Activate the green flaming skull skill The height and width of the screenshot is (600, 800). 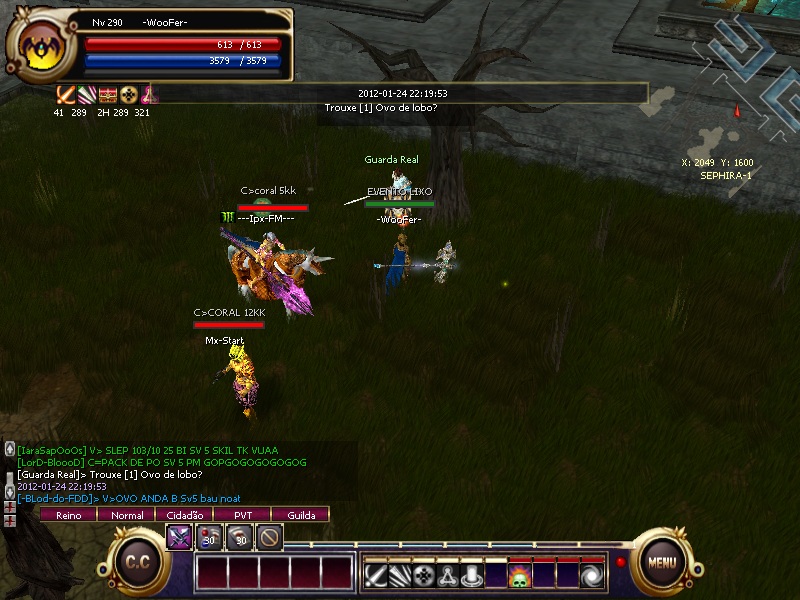click(520, 575)
